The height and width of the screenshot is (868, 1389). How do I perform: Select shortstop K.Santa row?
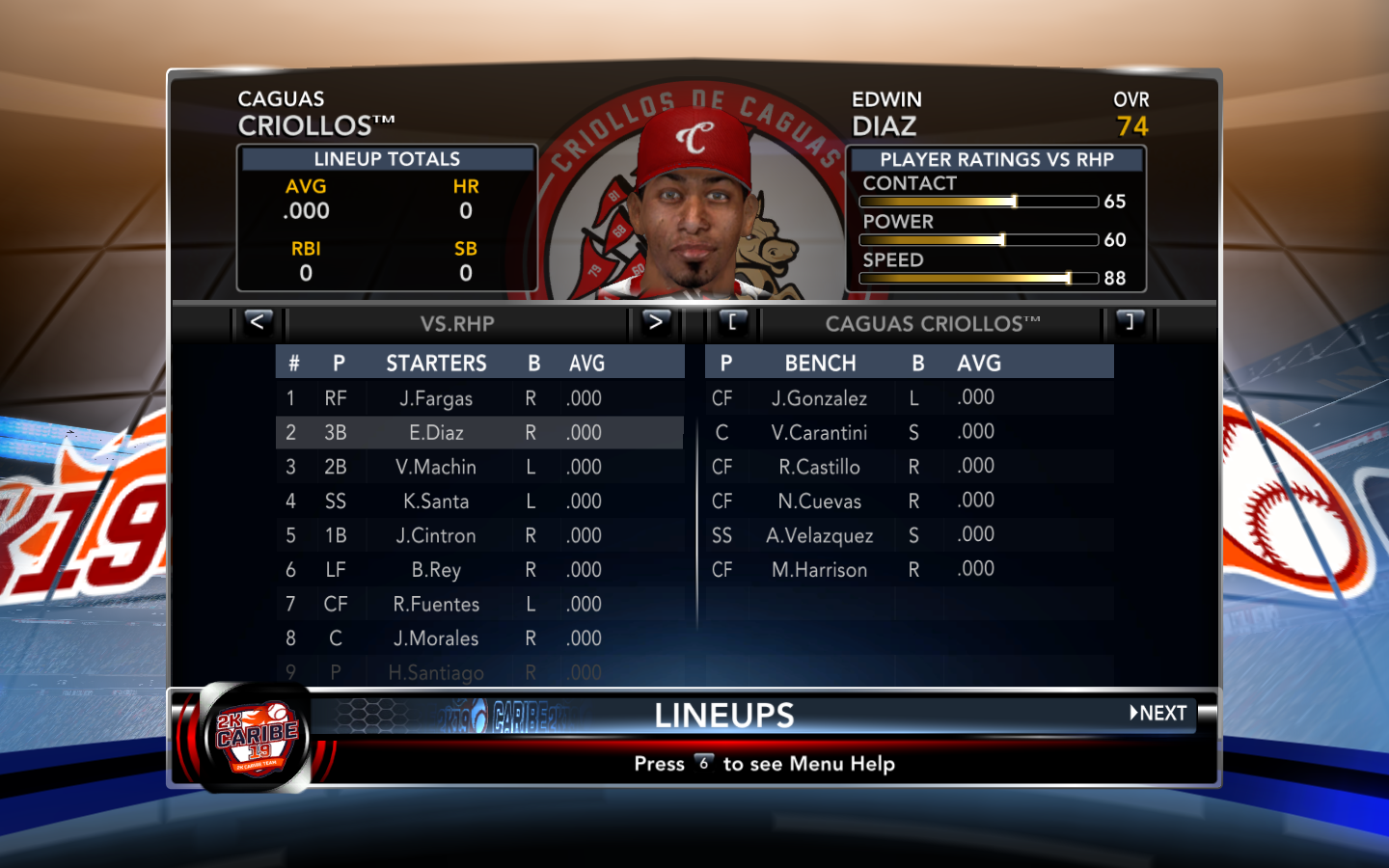(436, 502)
